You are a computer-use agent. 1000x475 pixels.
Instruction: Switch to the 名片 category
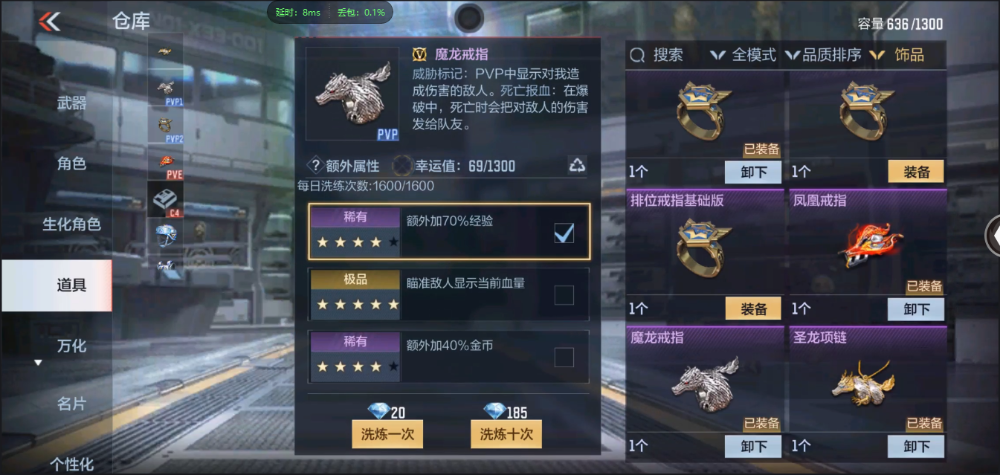pos(71,404)
